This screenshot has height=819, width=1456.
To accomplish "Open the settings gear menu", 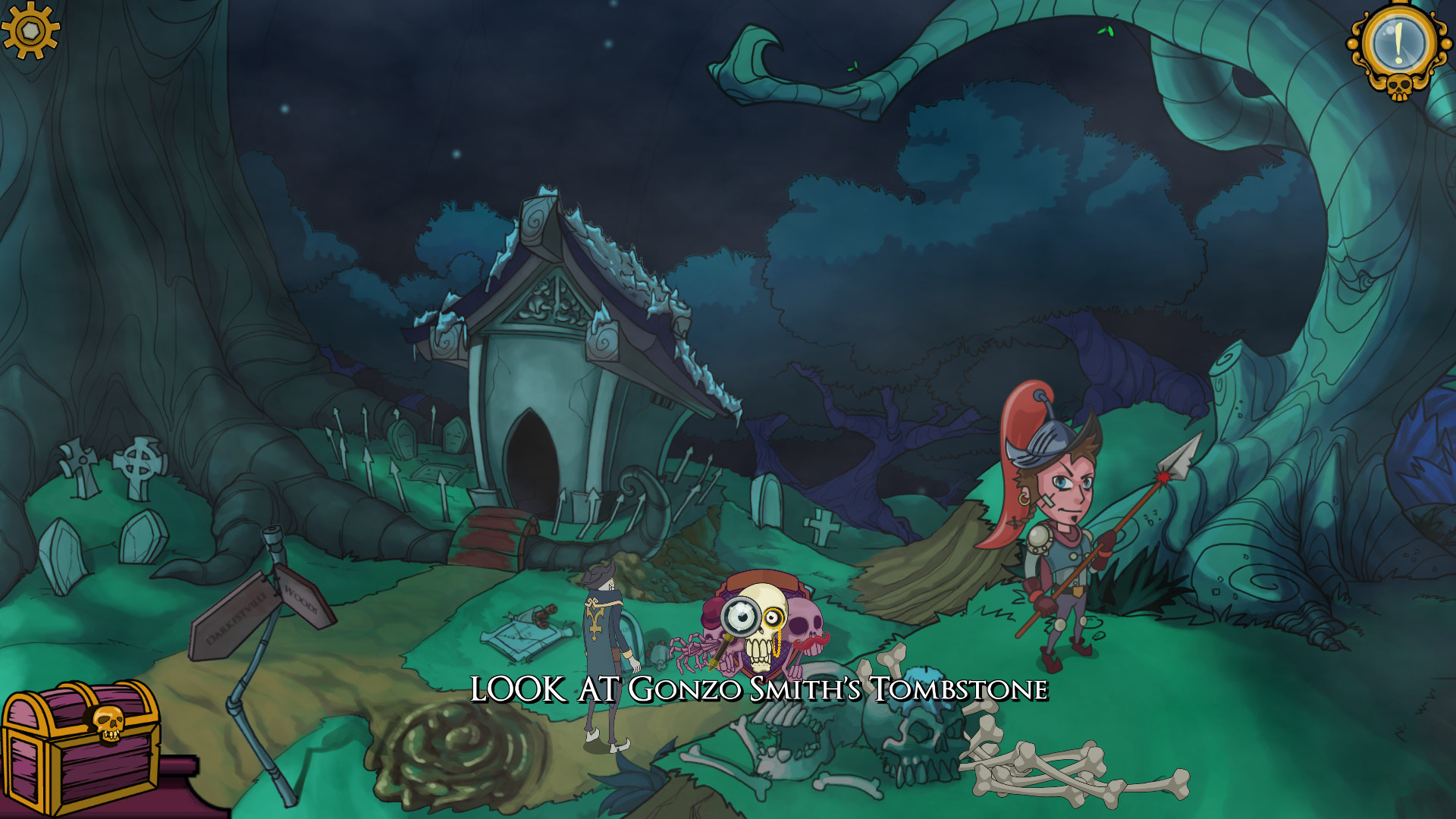I will [x=32, y=32].
